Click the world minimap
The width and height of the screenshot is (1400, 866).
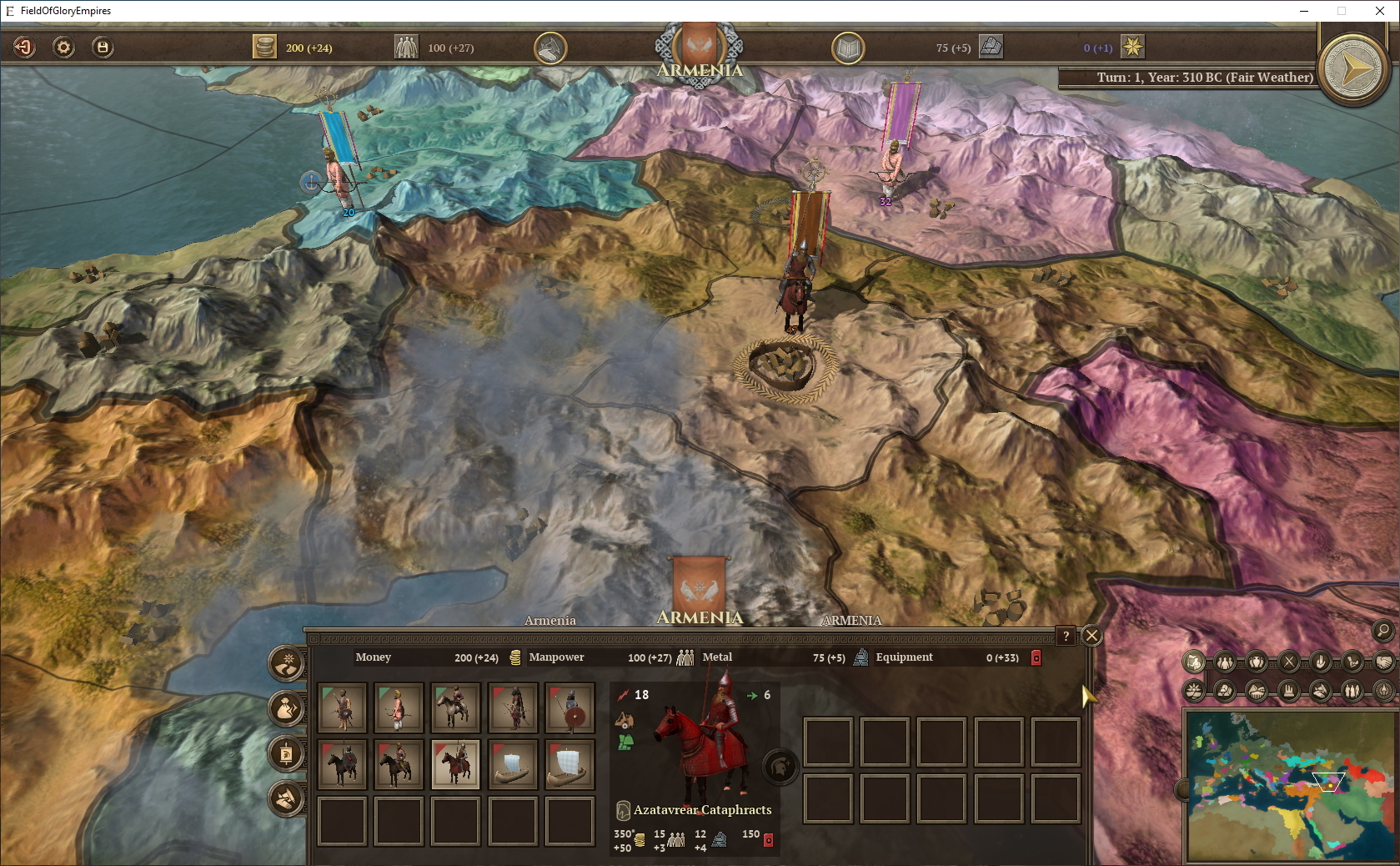pyautogui.click(x=1288, y=784)
